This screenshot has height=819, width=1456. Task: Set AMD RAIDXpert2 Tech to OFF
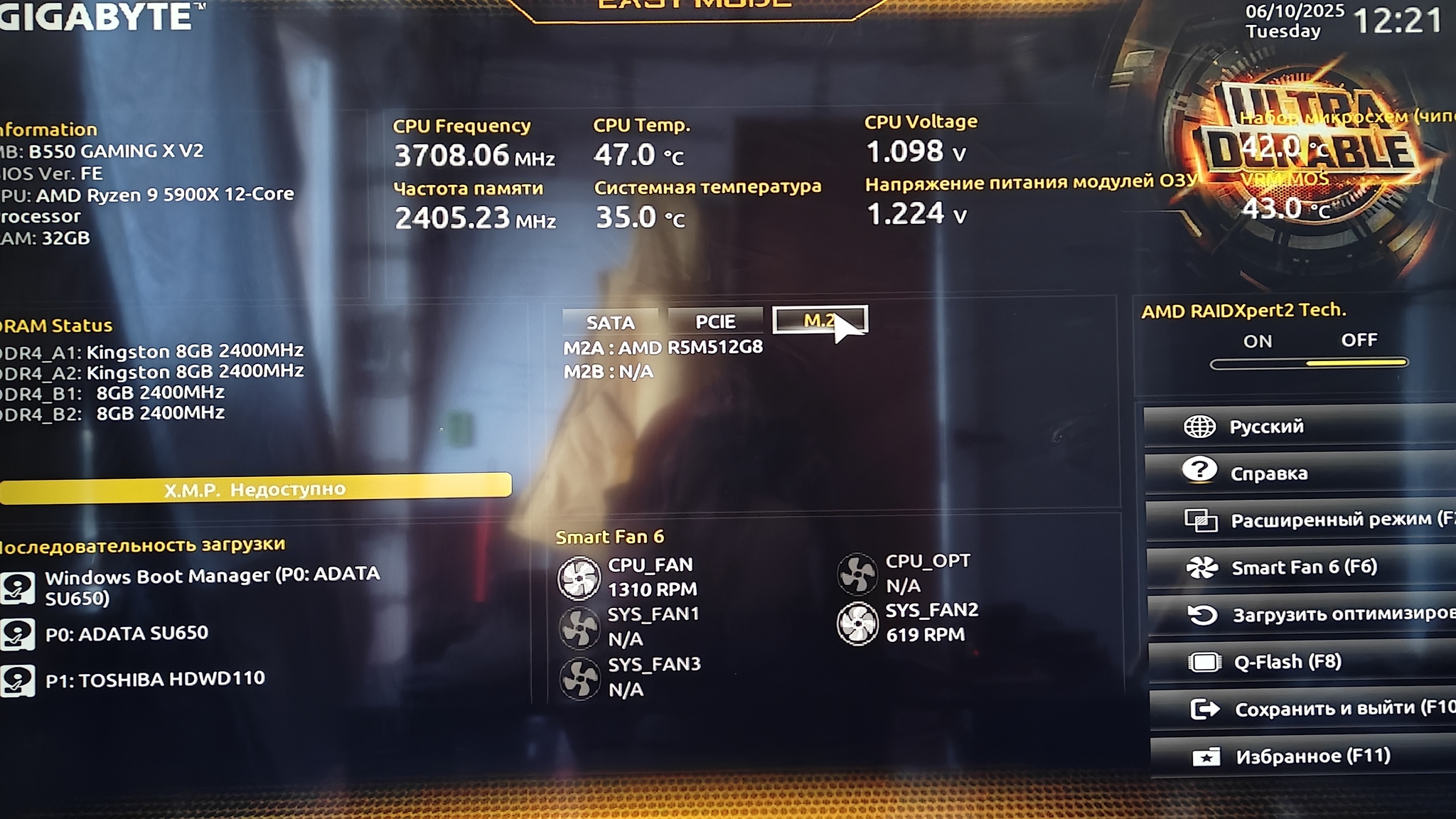1359,341
